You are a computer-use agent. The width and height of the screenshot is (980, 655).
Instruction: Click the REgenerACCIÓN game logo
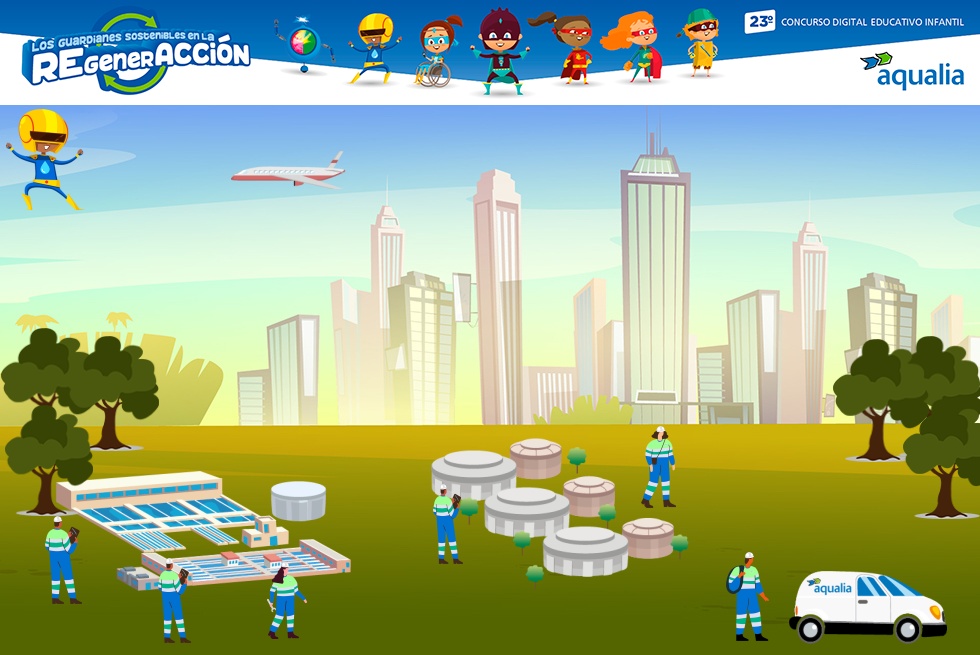click(x=136, y=55)
